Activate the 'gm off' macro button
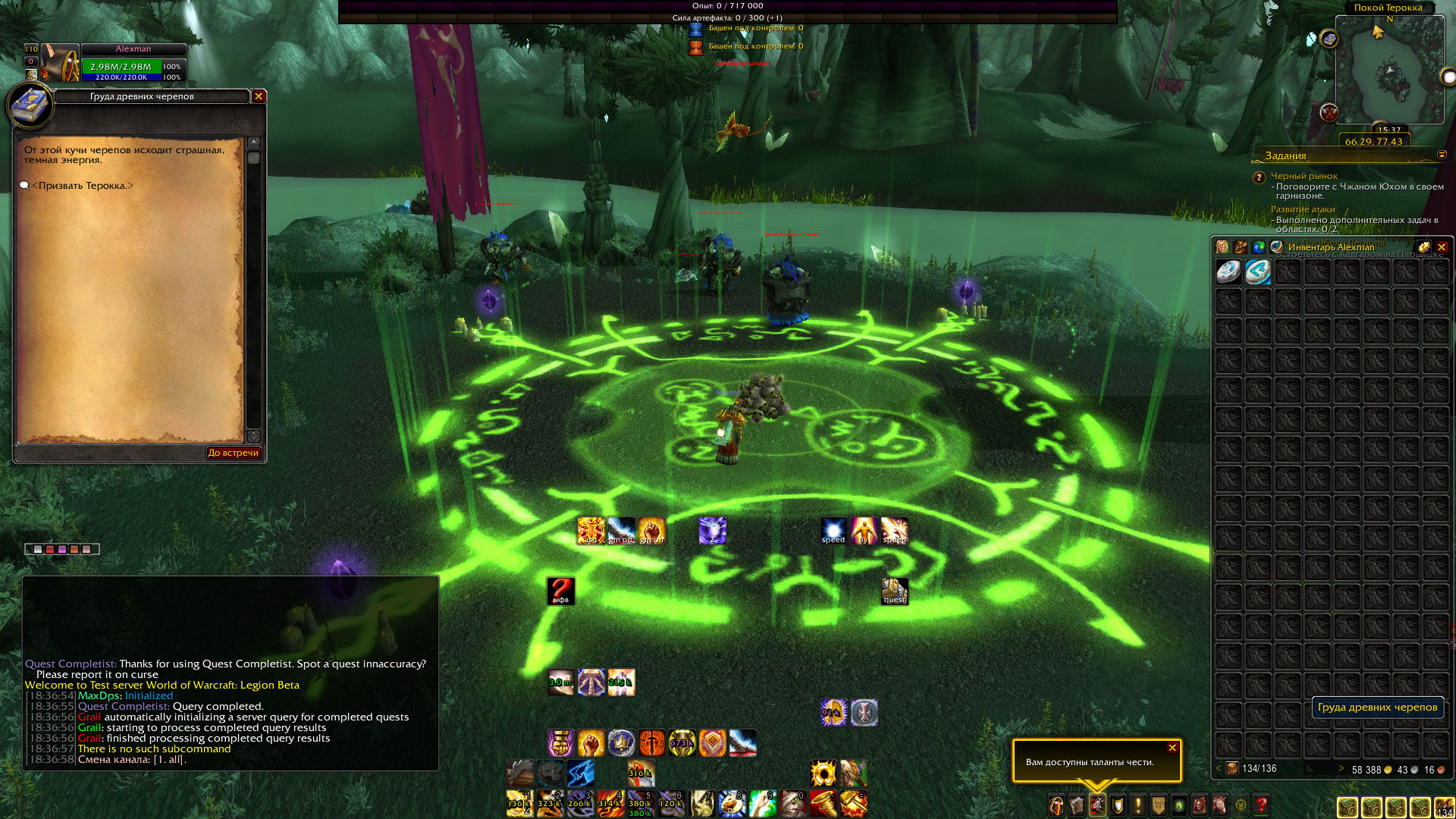Image resolution: width=1456 pixels, height=819 pixels. pyautogui.click(x=621, y=531)
